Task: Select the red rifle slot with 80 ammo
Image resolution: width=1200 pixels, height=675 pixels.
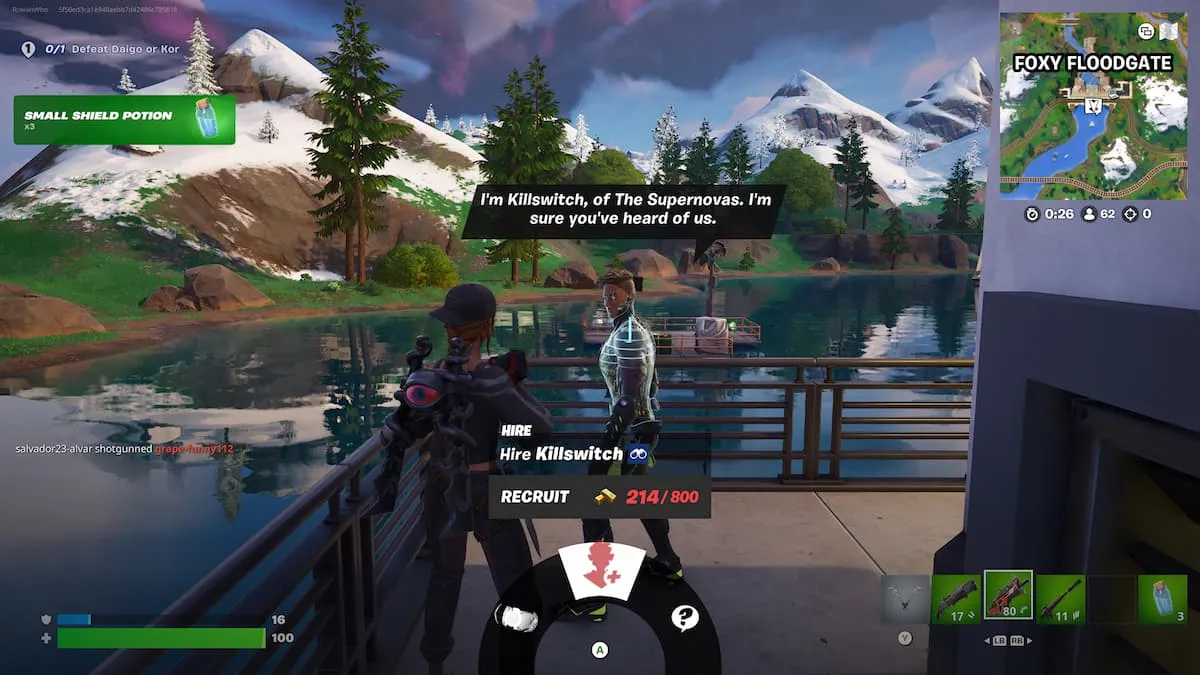Action: 1007,597
